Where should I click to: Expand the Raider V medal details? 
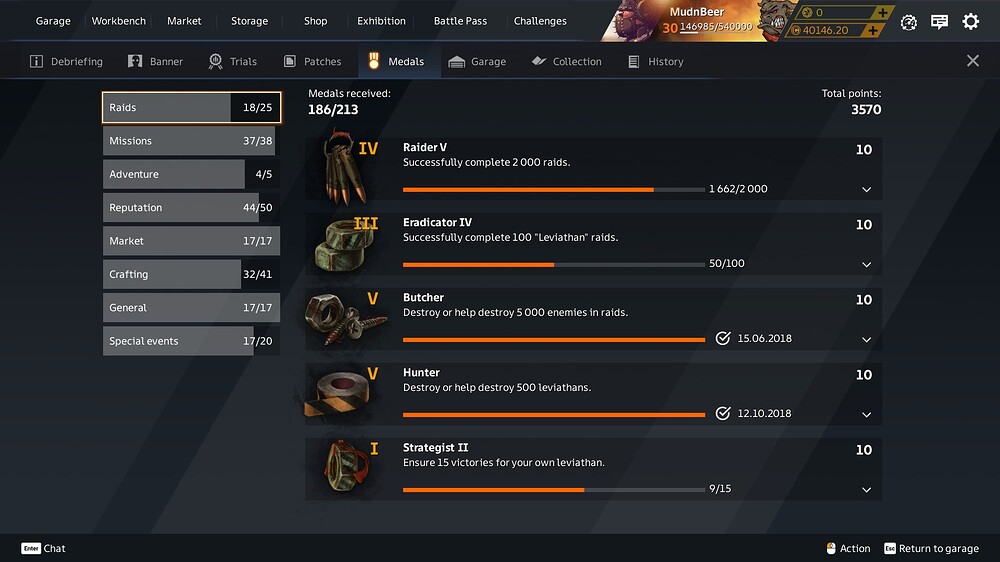866,189
